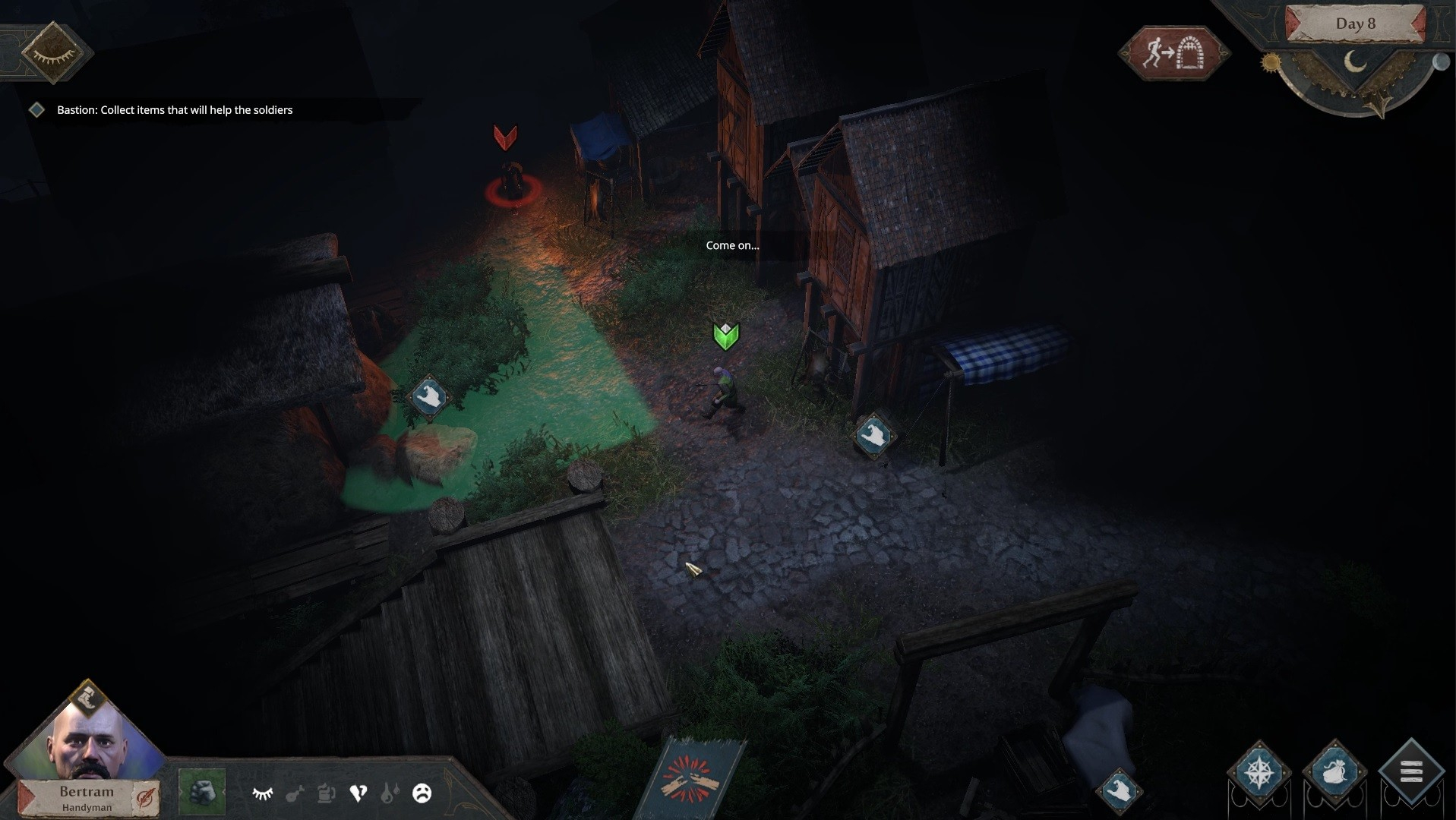Select the fist weapon slot
The height and width of the screenshot is (820, 1456).
pyautogui.click(x=202, y=793)
